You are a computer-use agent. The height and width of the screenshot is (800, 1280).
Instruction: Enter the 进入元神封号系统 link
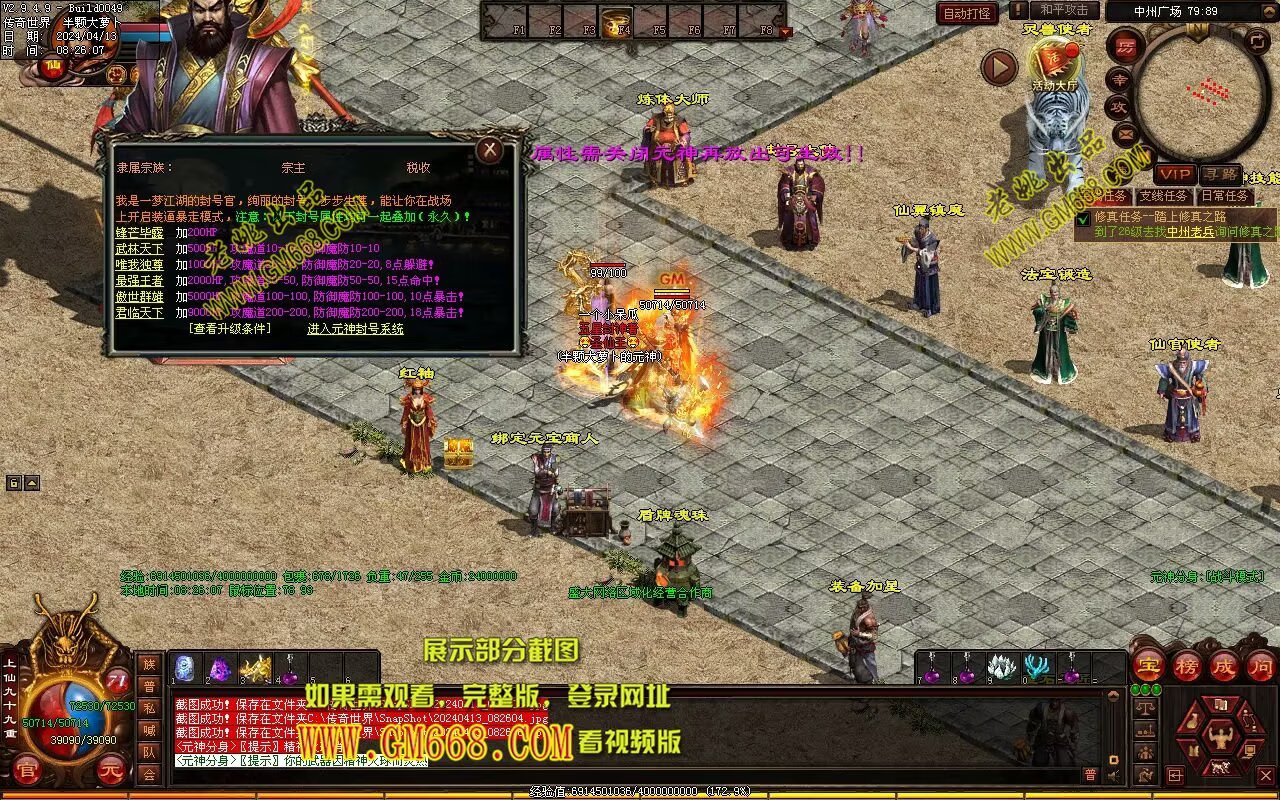[355, 329]
